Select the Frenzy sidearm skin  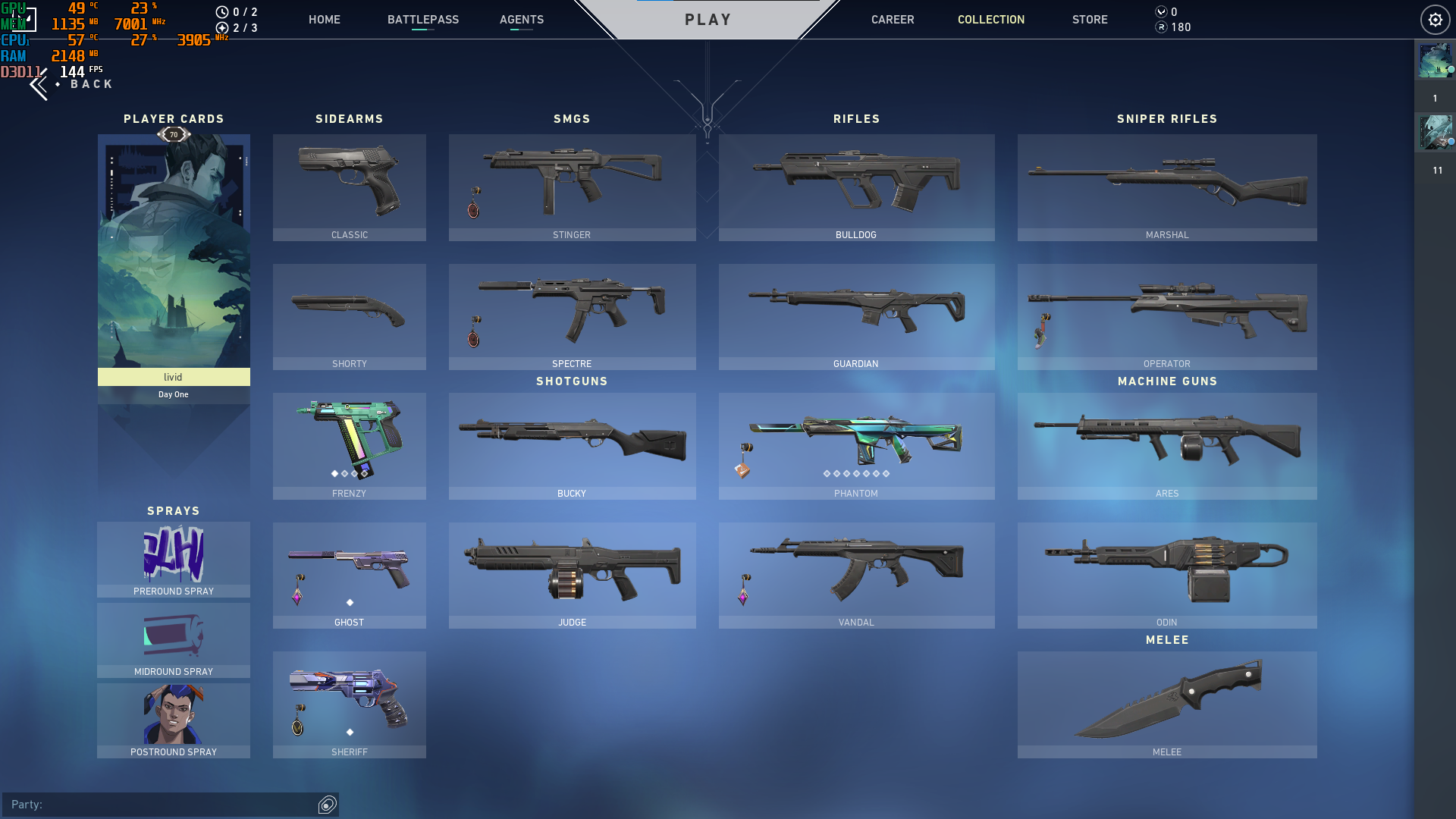[x=349, y=446]
